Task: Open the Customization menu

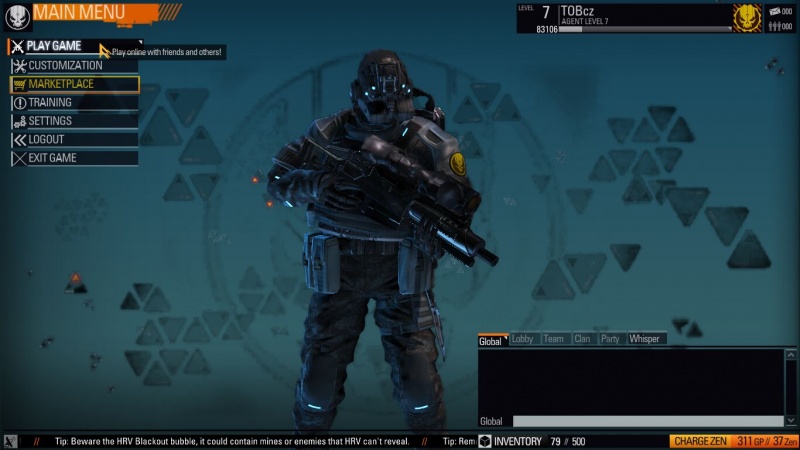Action: click(x=65, y=65)
